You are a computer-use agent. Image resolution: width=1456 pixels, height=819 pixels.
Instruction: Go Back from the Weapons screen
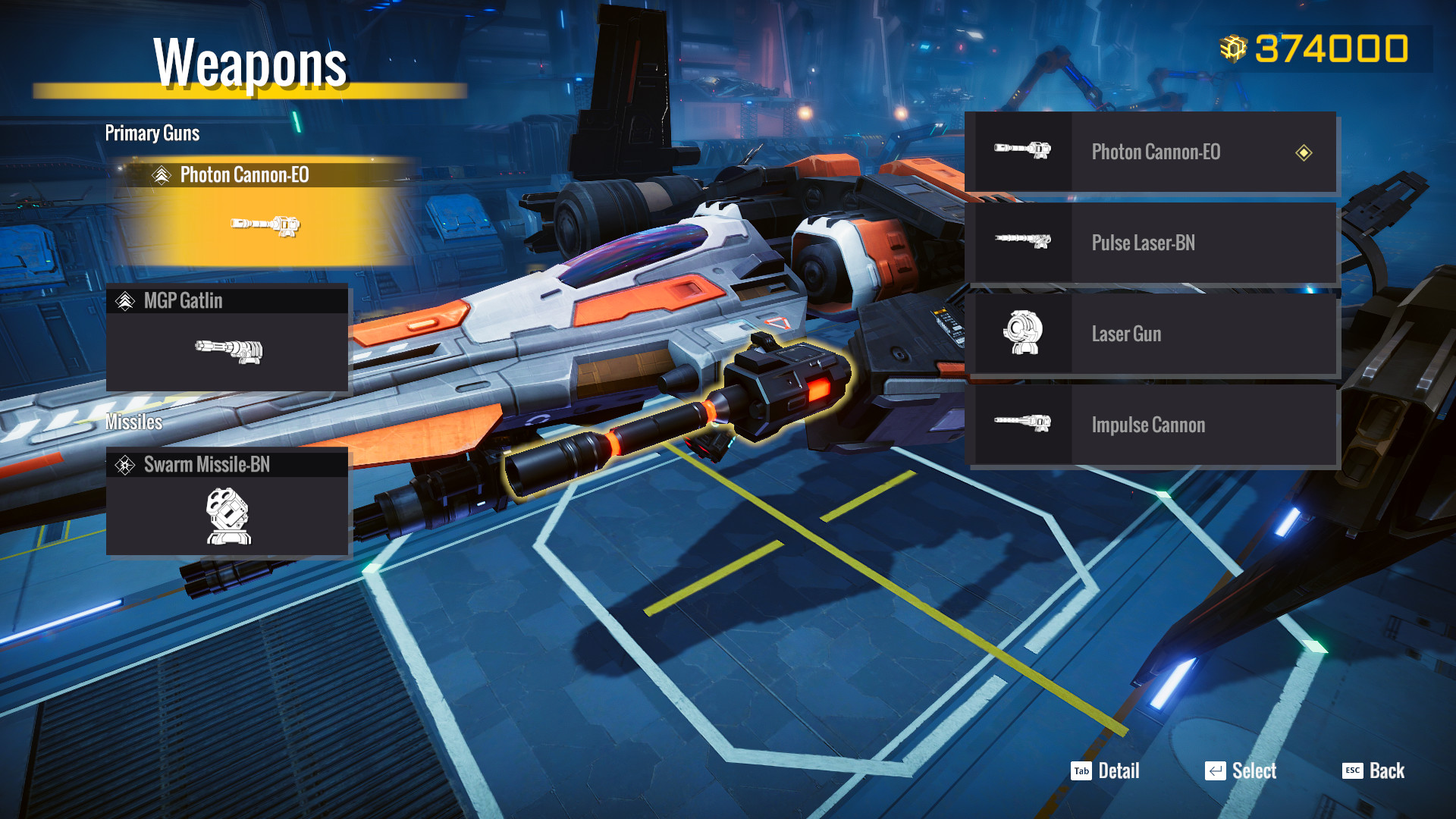point(1373,771)
